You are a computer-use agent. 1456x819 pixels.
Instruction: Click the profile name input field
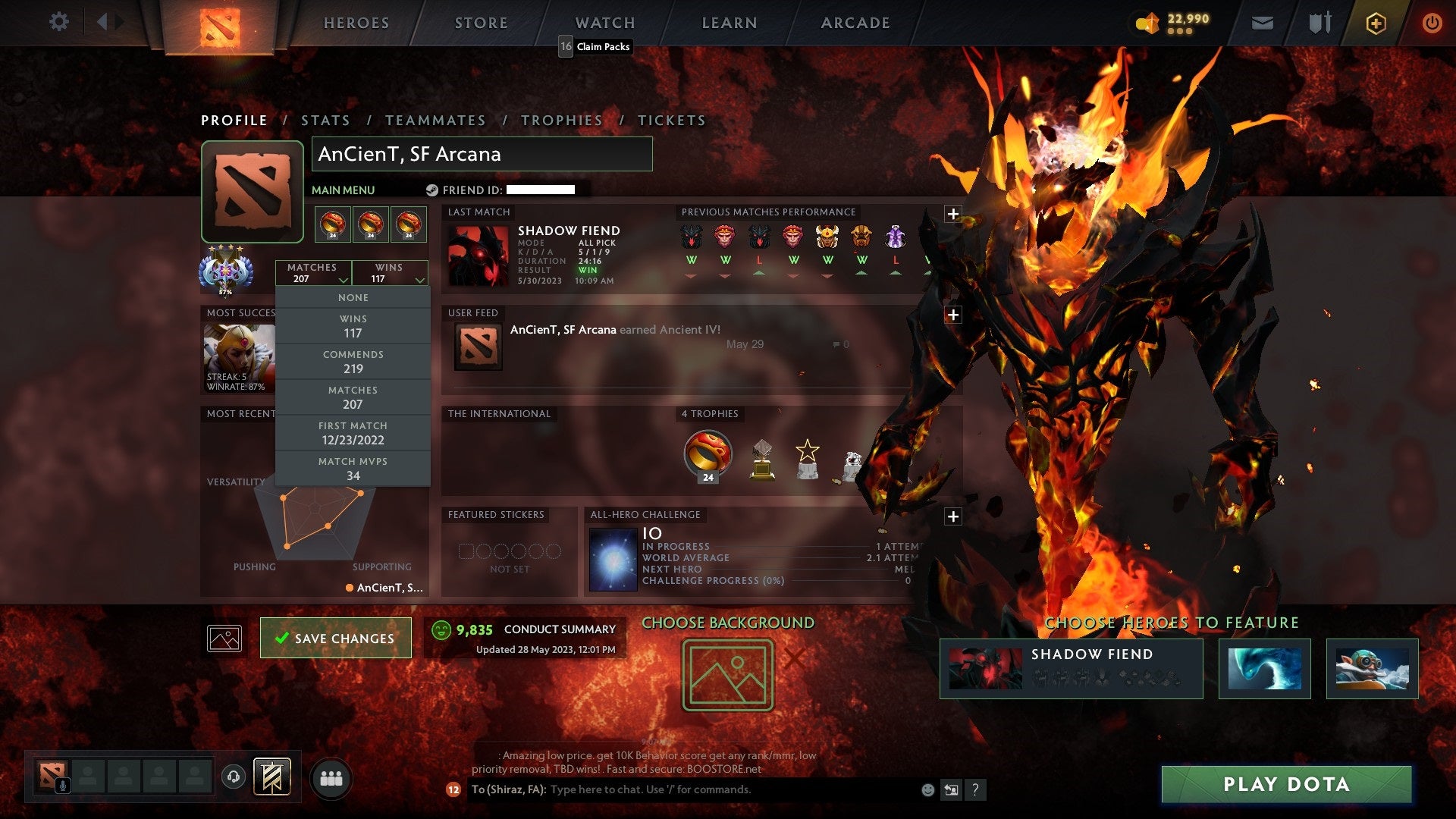[481, 154]
